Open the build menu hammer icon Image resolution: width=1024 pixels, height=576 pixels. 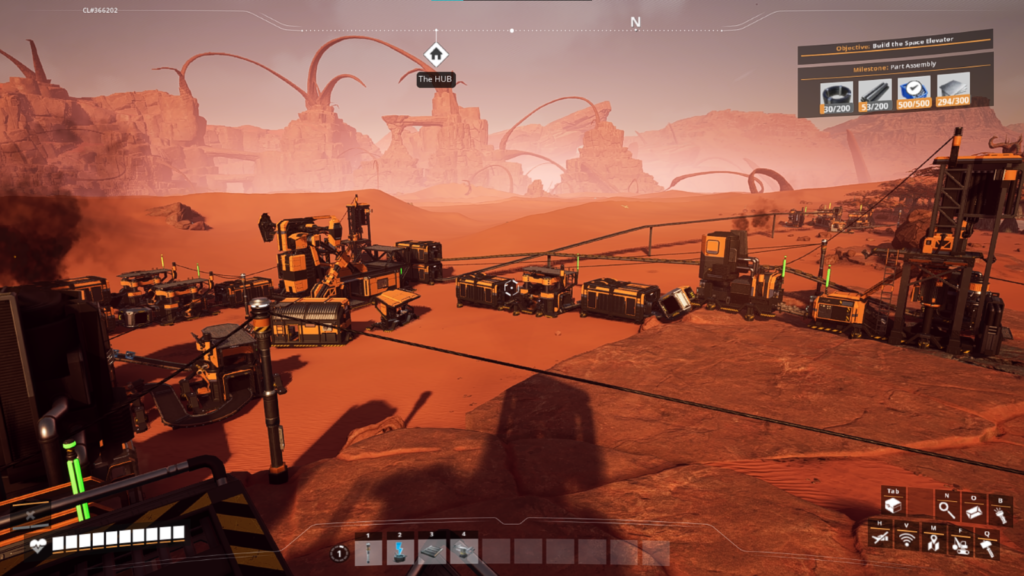tap(986, 547)
